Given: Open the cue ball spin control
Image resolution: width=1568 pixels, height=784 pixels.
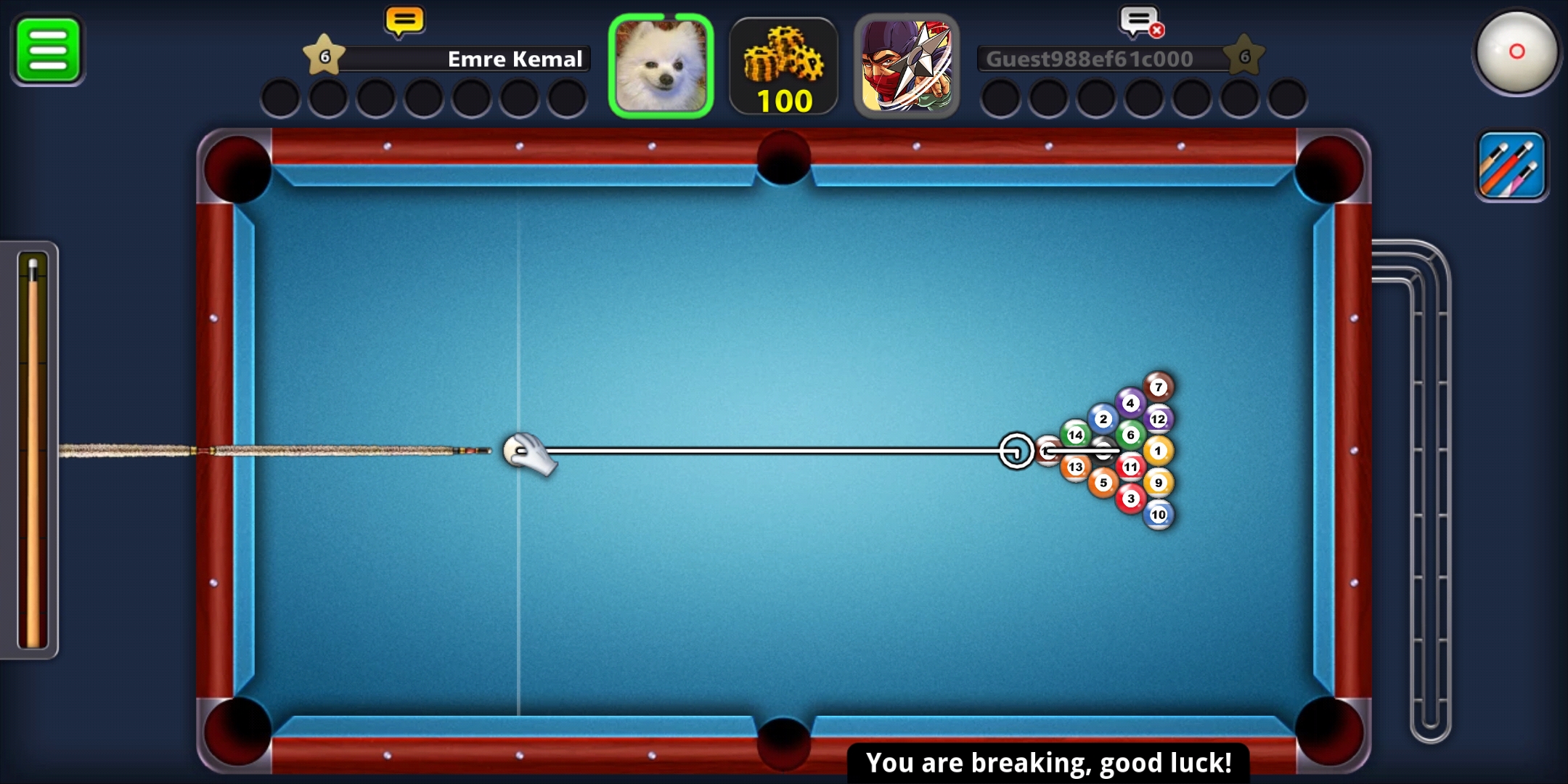Looking at the screenshot, I should (1516, 52).
